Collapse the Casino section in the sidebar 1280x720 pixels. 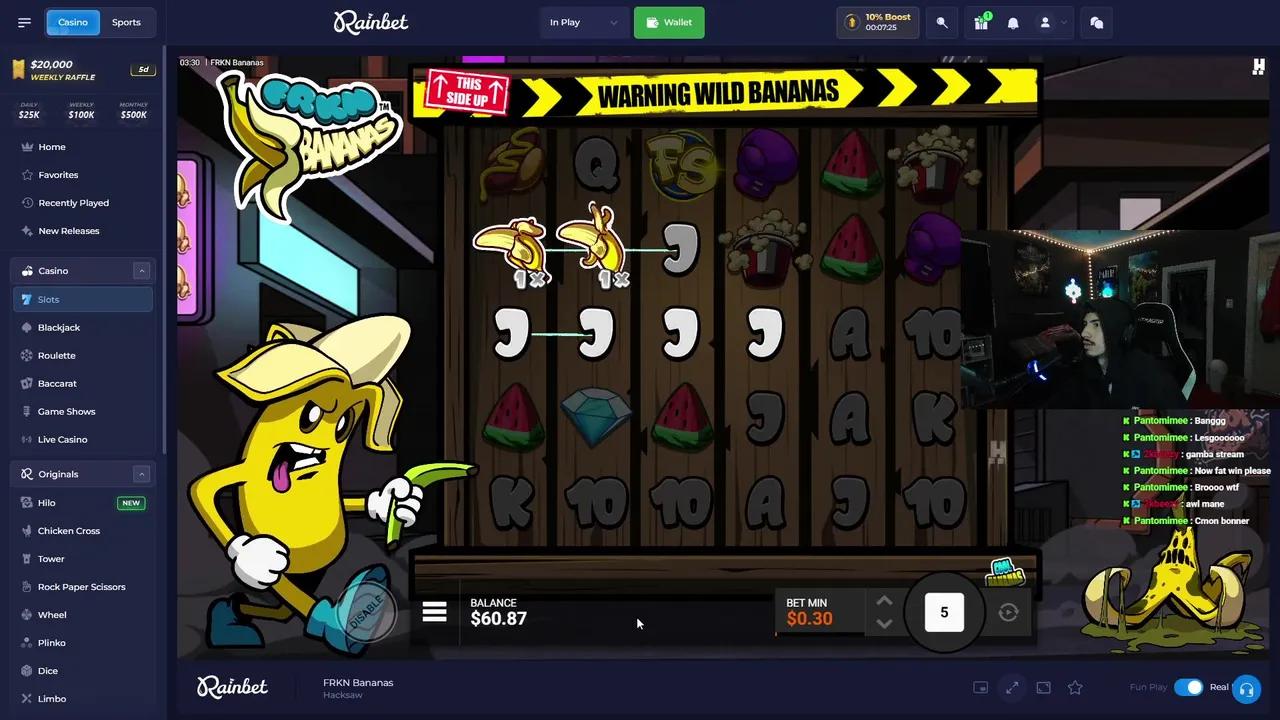pyautogui.click(x=141, y=270)
